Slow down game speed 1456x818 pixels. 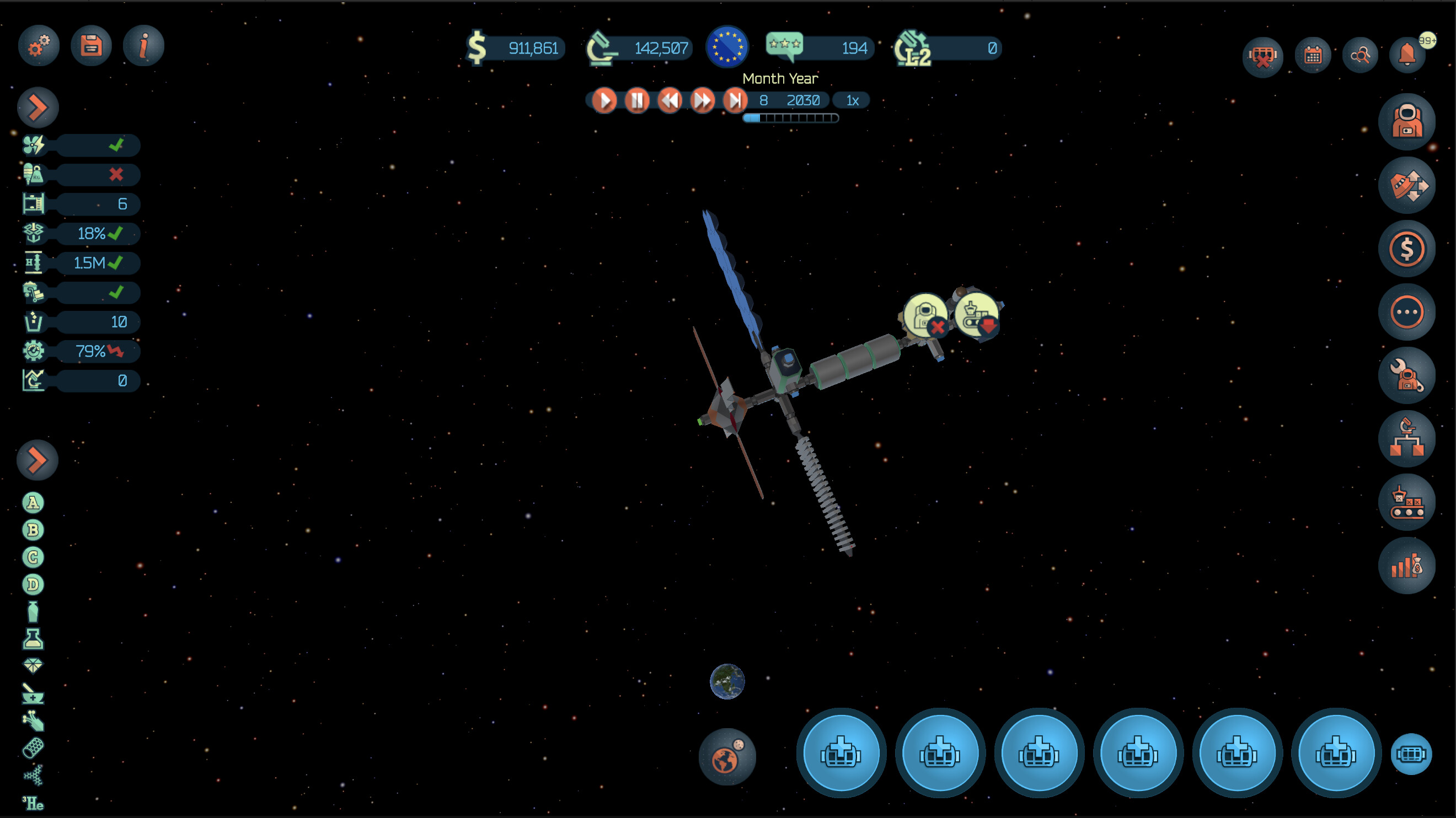click(670, 100)
